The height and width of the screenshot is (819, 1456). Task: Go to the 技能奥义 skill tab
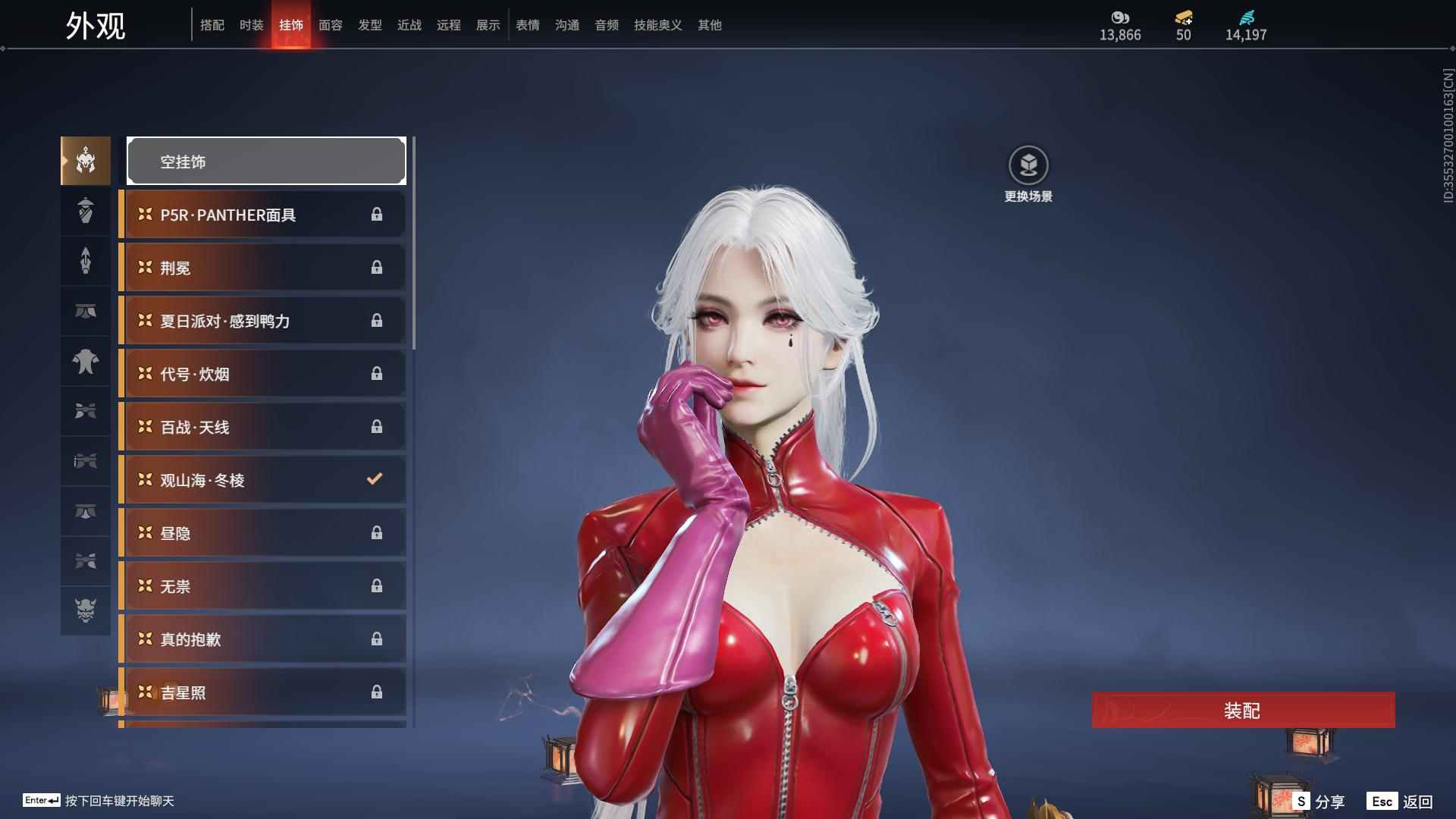(658, 25)
